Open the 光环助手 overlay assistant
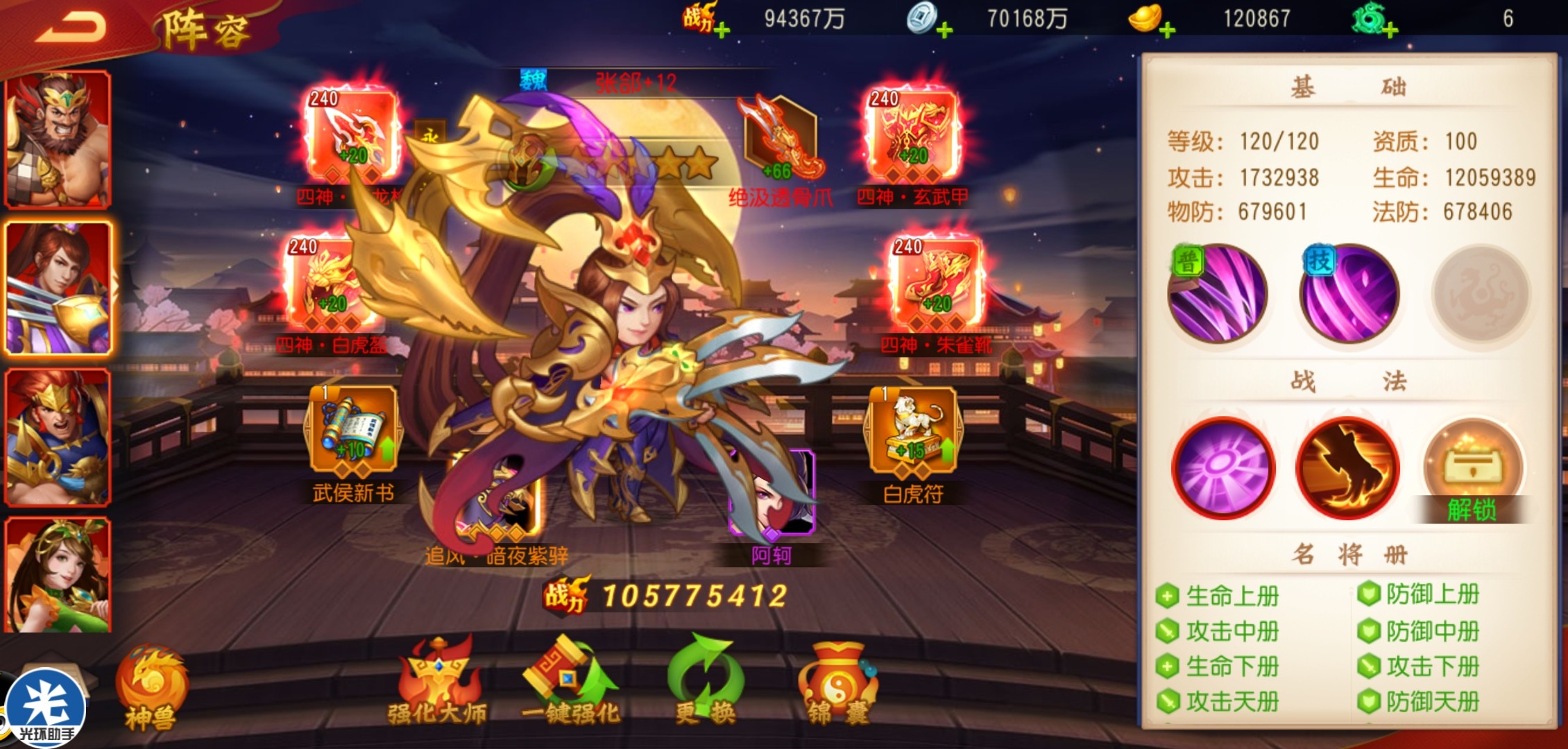Image resolution: width=1568 pixels, height=749 pixels. click(46, 709)
